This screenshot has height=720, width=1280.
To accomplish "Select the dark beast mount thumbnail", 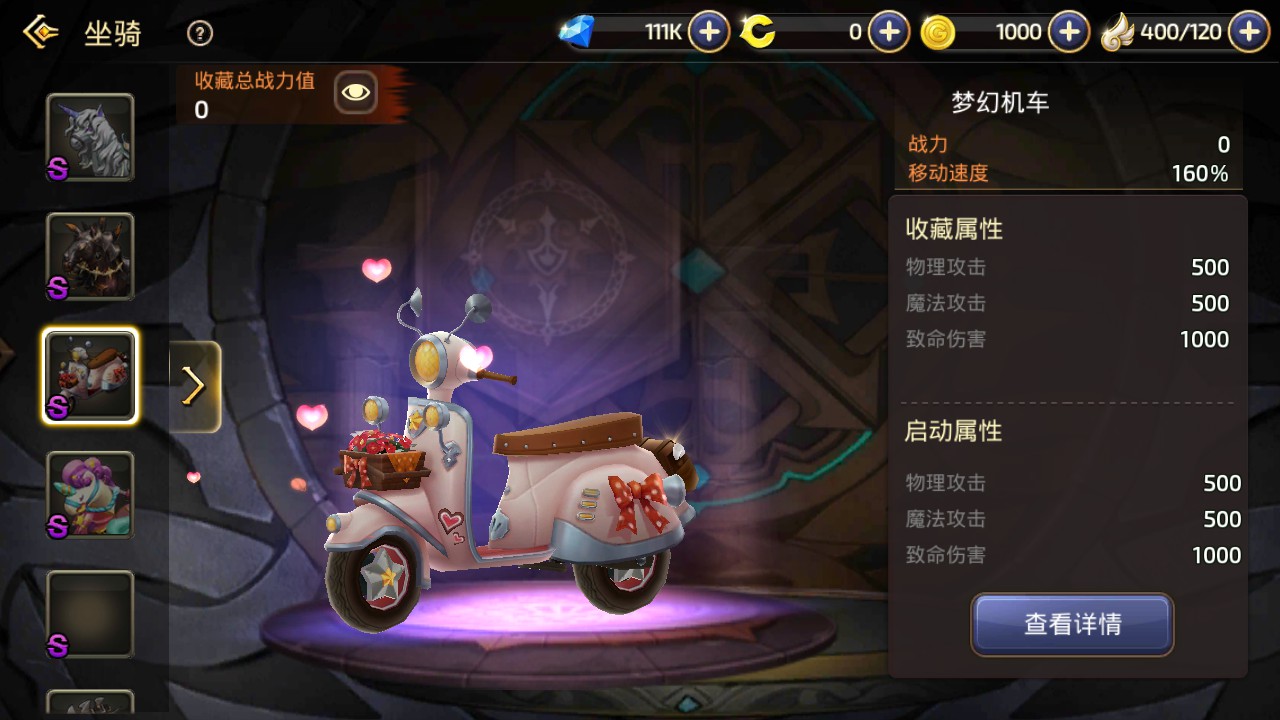I will (89, 257).
